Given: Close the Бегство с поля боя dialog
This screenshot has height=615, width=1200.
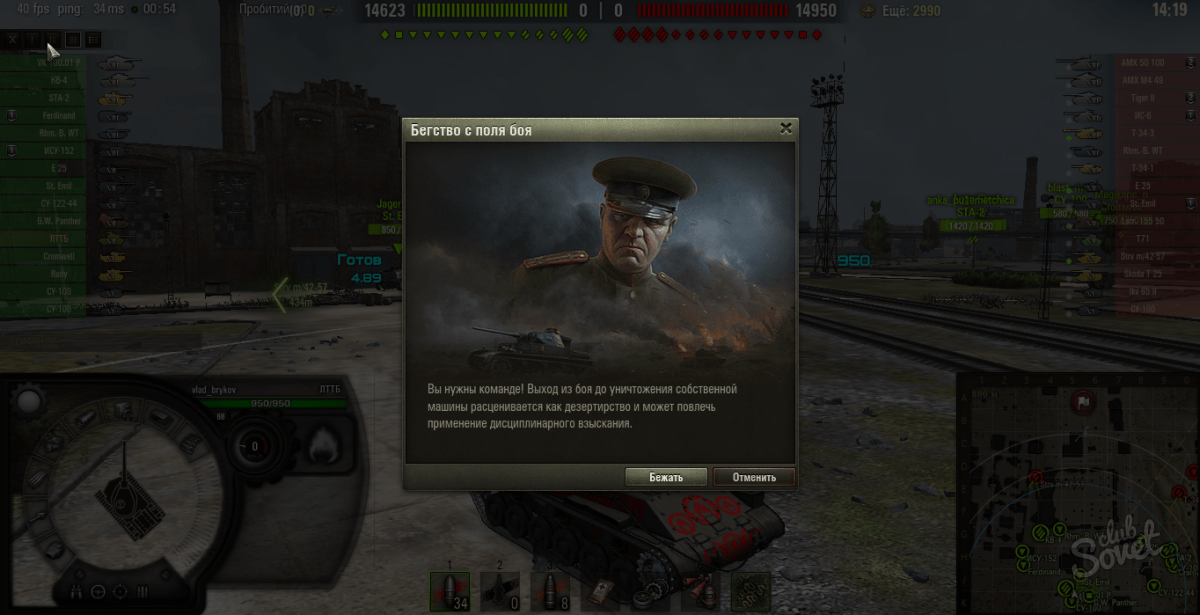Looking at the screenshot, I should pos(786,128).
